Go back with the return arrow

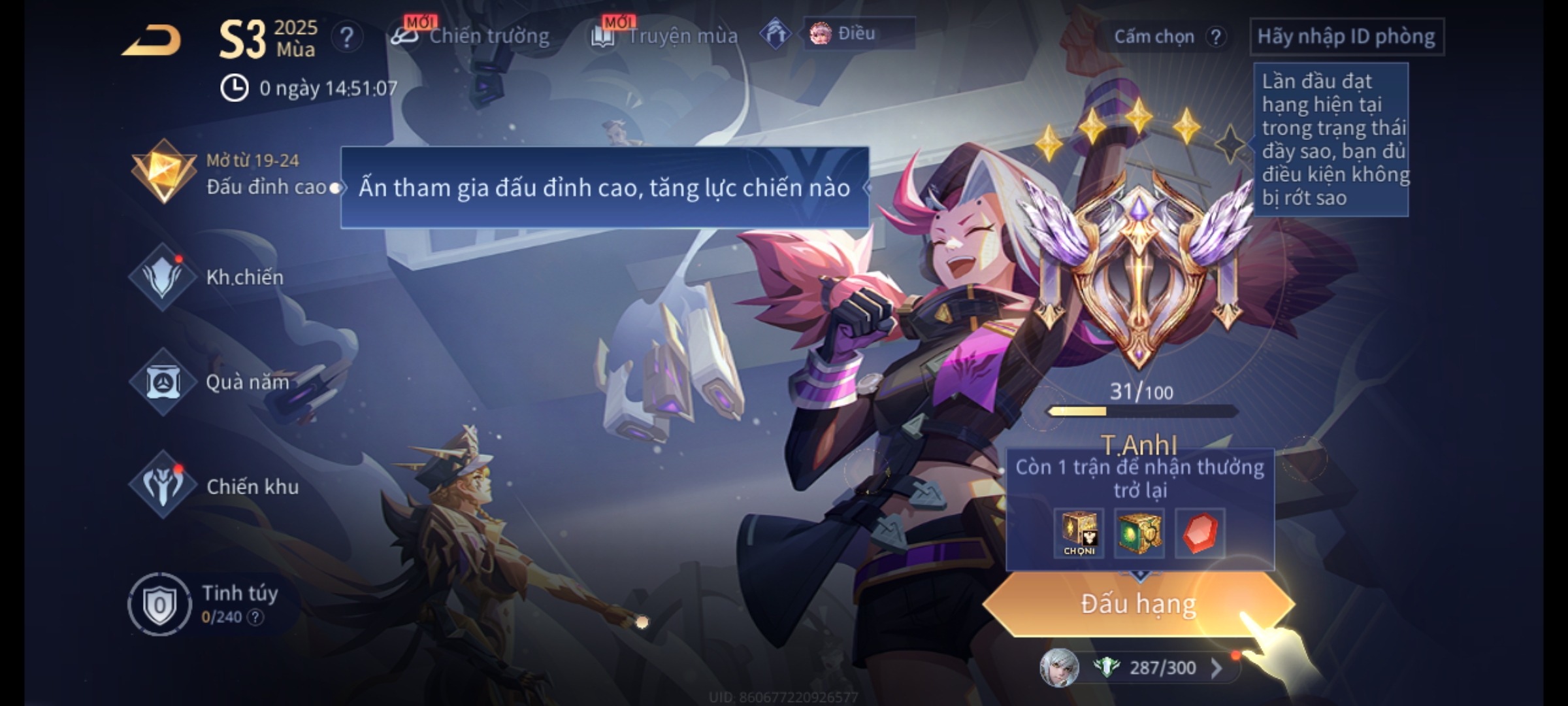click(x=152, y=41)
